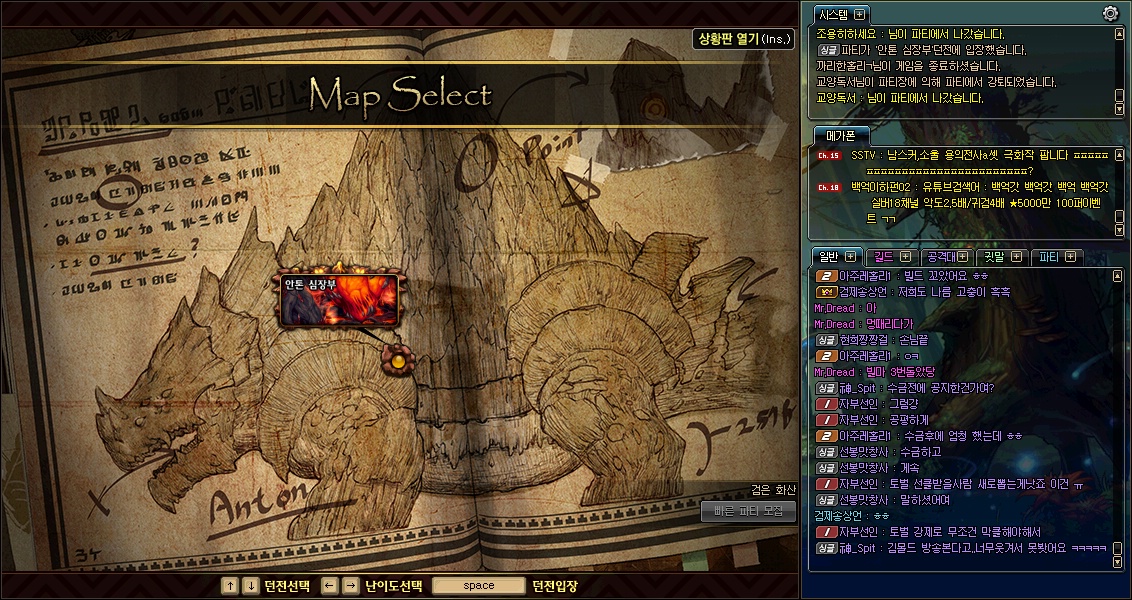Open the 상황판 열기 status board
The image size is (1132, 600).
pyautogui.click(x=743, y=39)
